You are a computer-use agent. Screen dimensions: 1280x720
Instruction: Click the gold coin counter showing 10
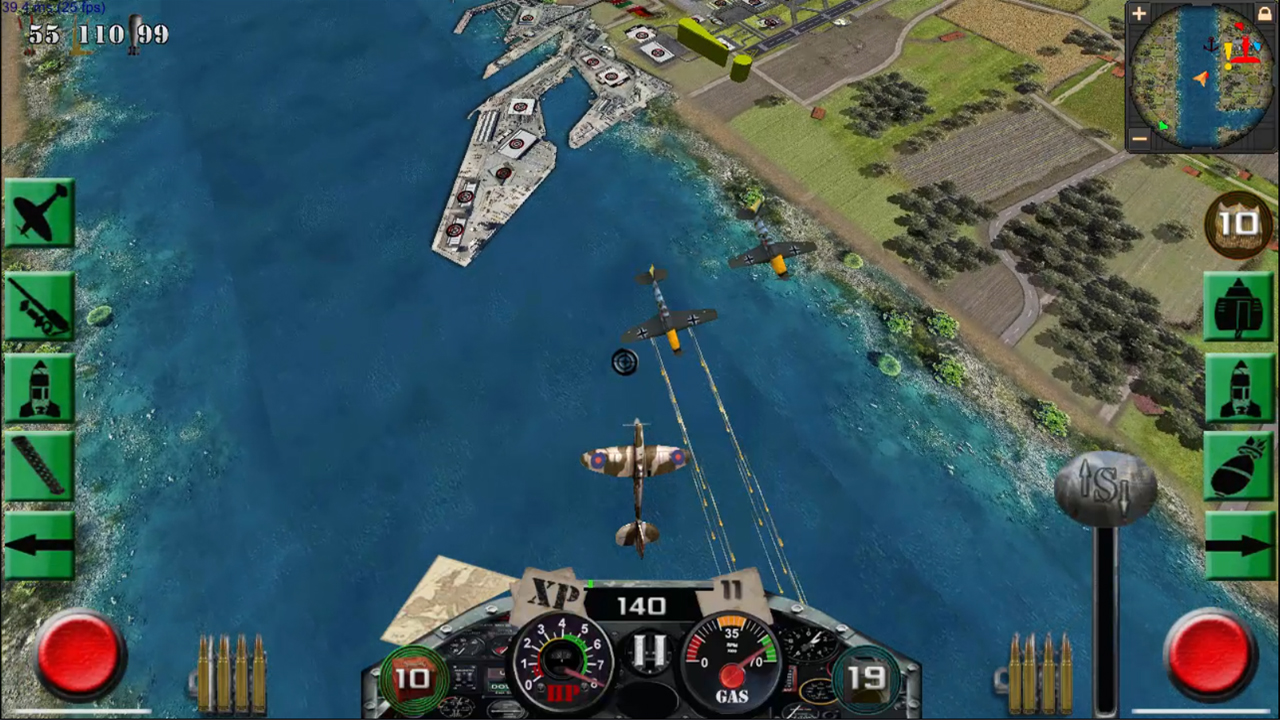click(1240, 222)
